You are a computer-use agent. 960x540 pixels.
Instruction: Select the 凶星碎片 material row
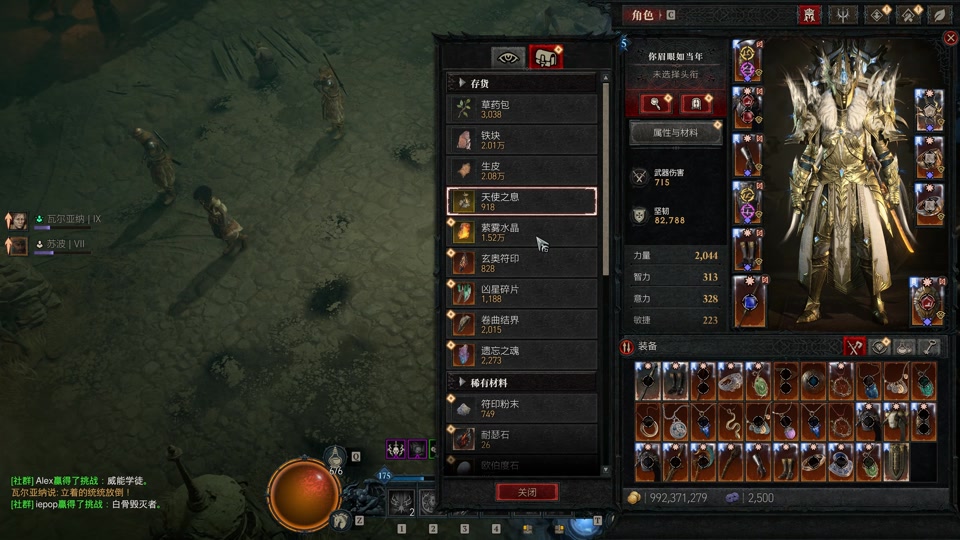[522, 293]
